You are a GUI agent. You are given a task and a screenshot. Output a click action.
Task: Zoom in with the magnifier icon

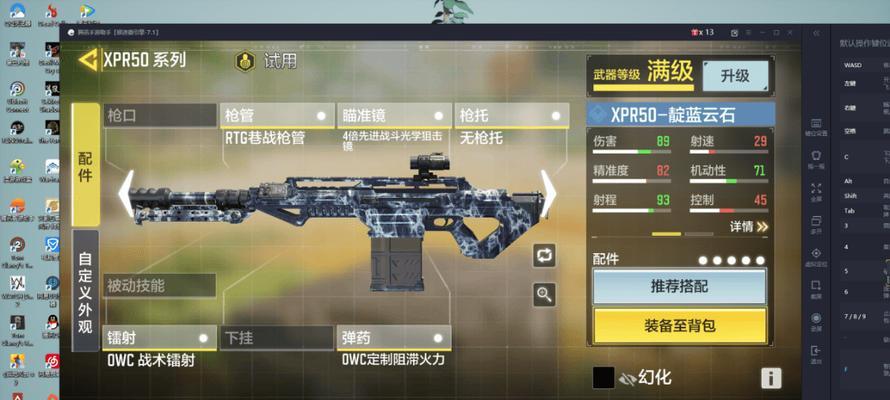544,294
